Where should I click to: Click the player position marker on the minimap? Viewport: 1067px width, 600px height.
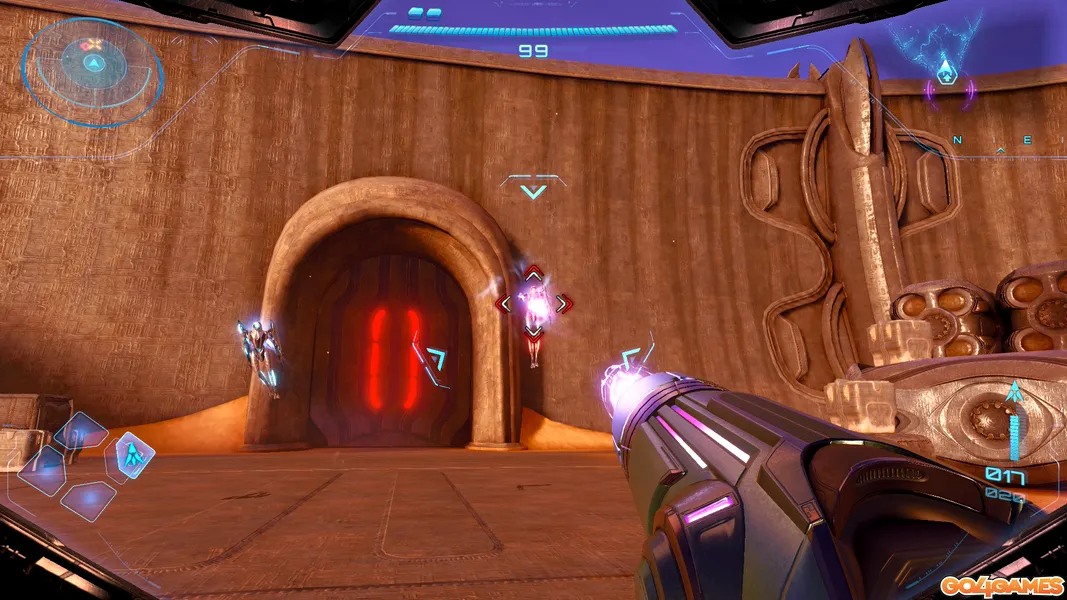(945, 72)
